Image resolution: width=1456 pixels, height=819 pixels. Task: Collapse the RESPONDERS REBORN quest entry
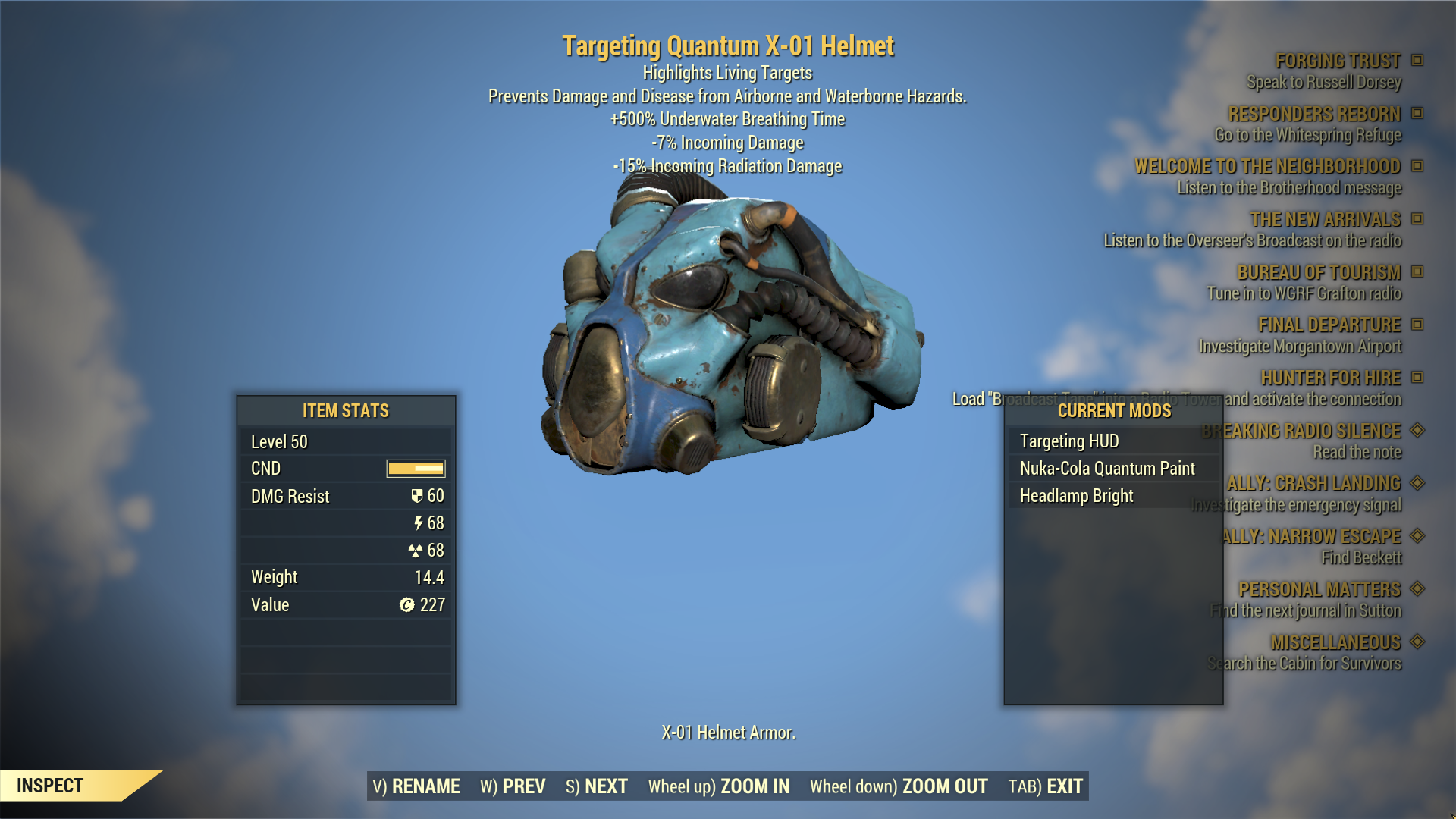point(1417,114)
